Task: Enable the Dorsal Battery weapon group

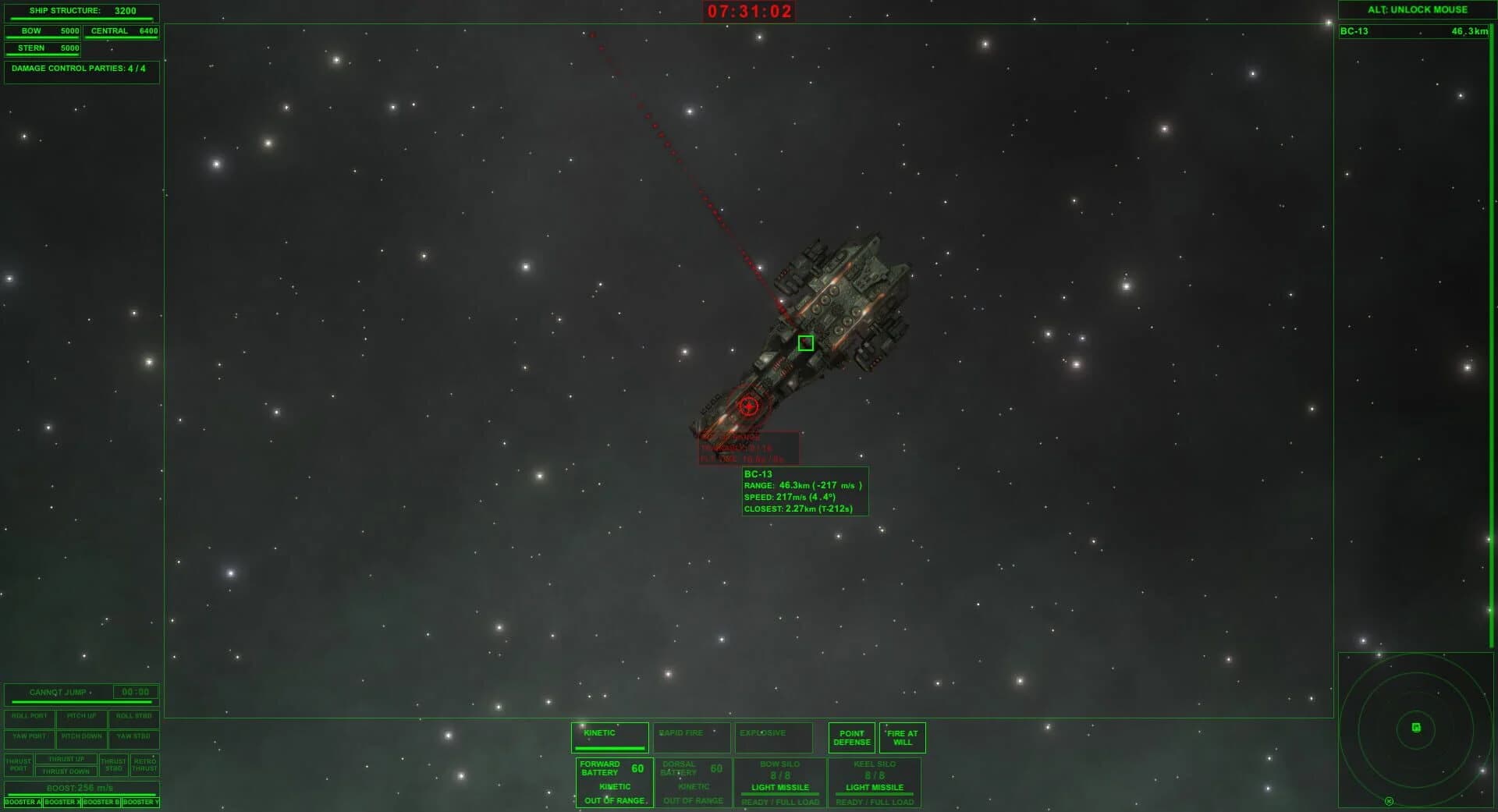Action: [693, 782]
